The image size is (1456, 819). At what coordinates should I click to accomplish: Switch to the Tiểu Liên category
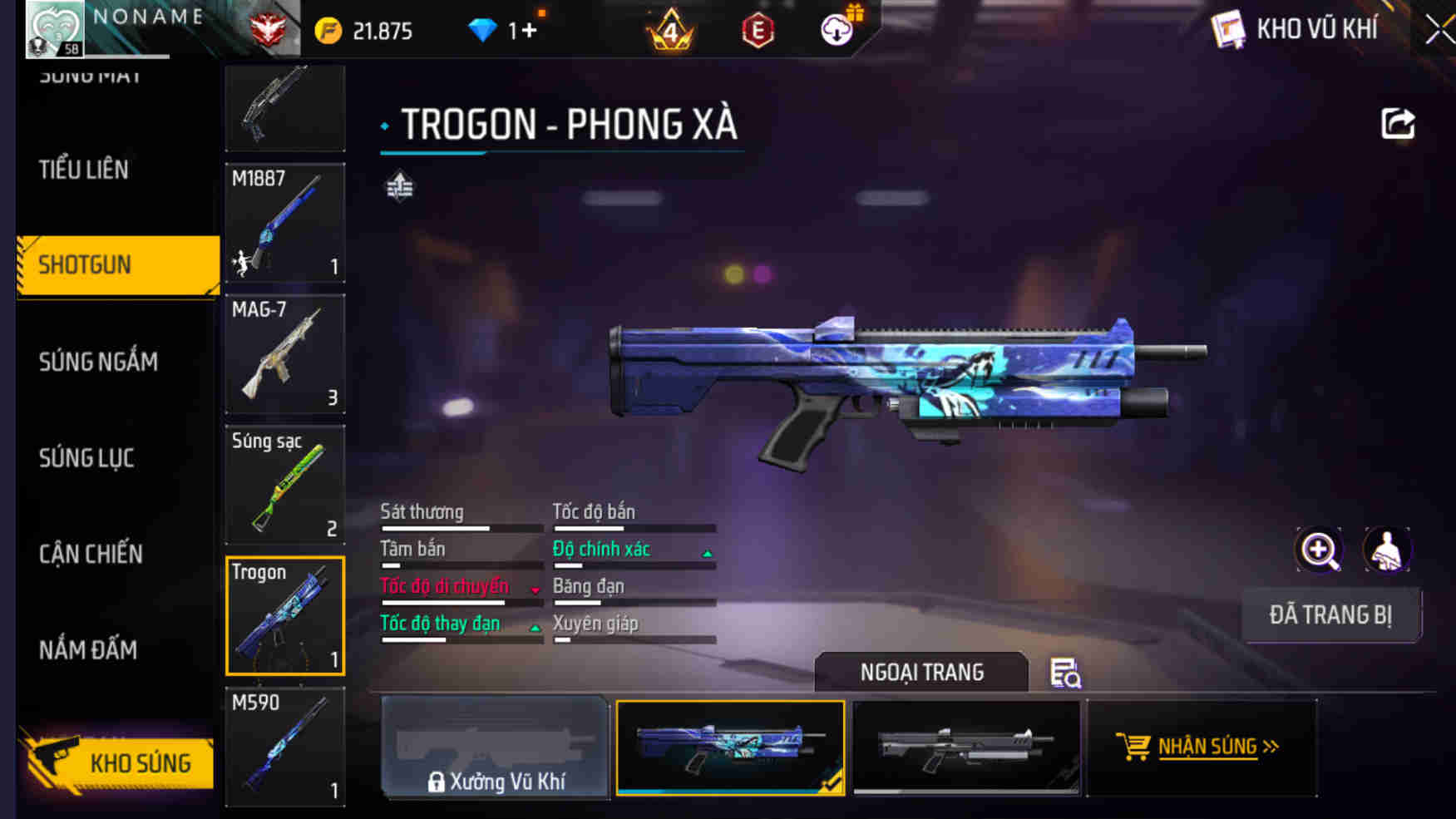(x=84, y=170)
